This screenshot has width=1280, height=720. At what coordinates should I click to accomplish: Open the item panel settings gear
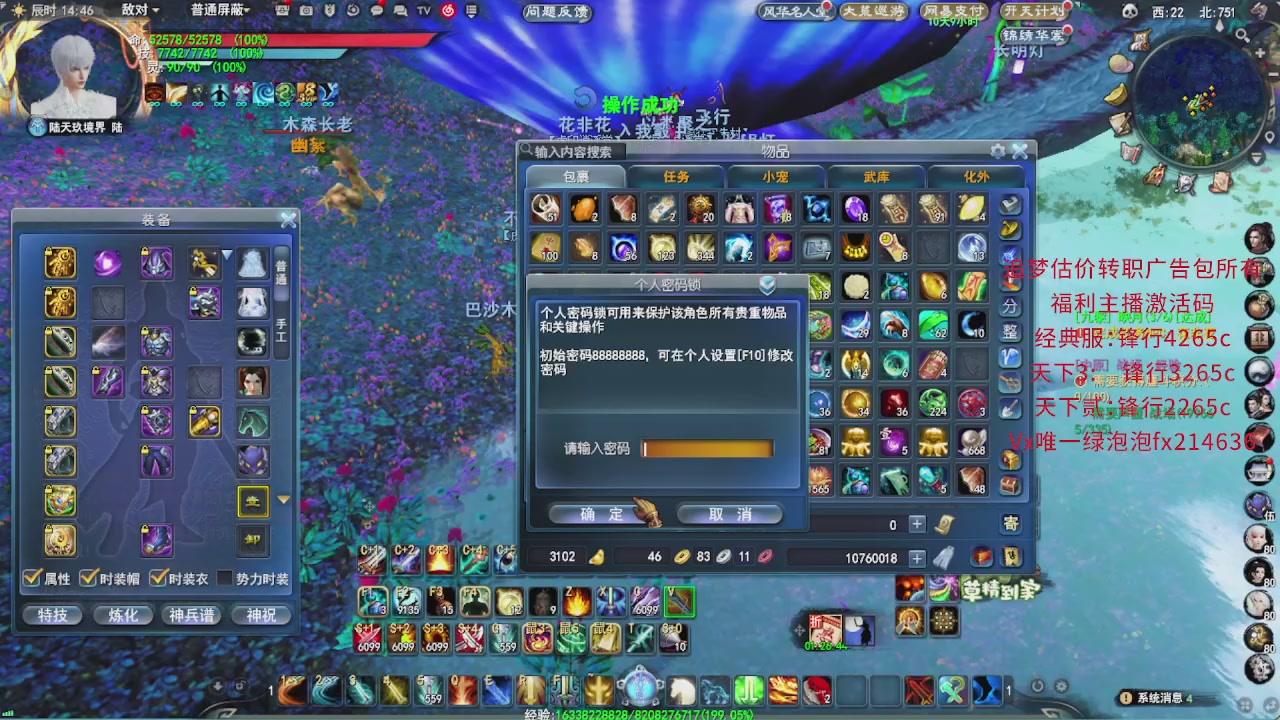click(x=996, y=150)
